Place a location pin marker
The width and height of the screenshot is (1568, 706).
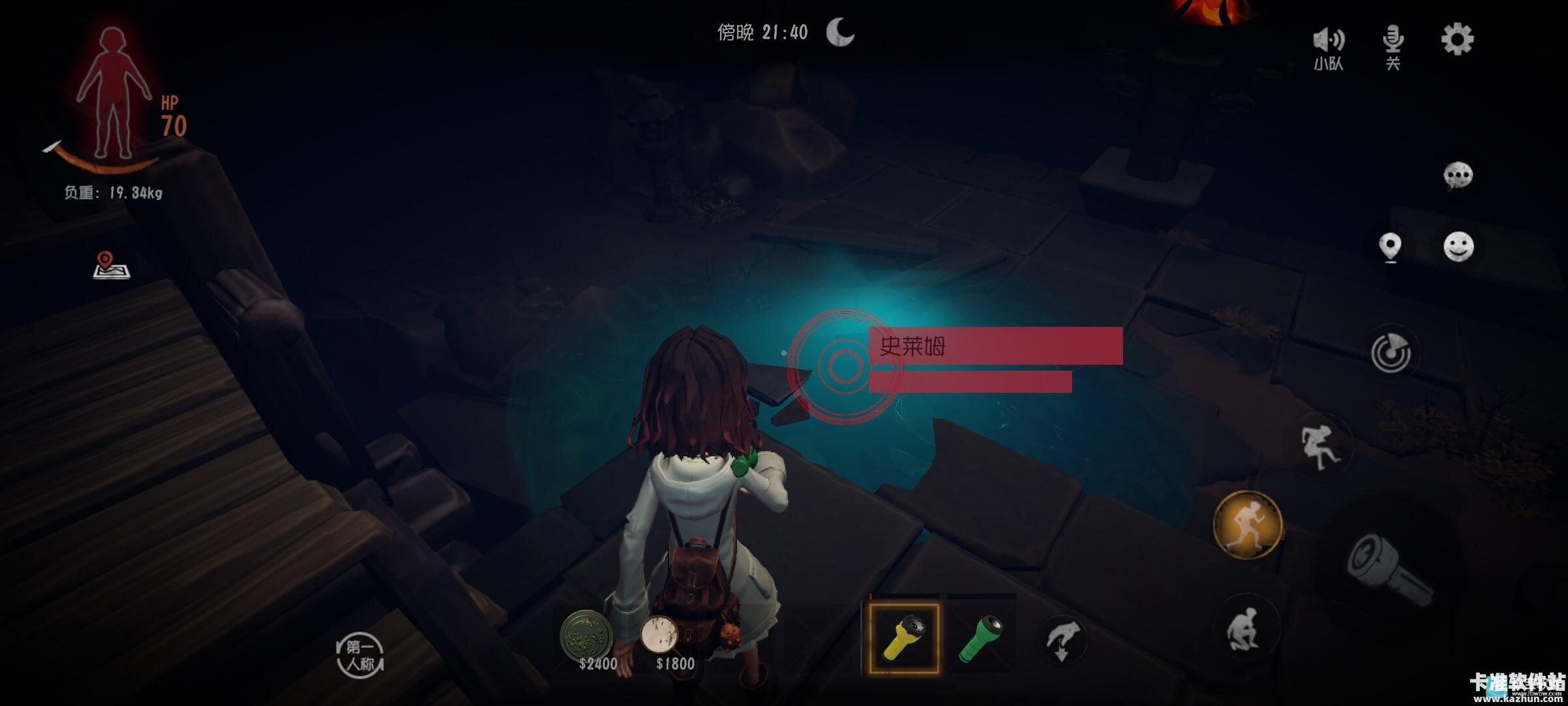coord(1390,248)
